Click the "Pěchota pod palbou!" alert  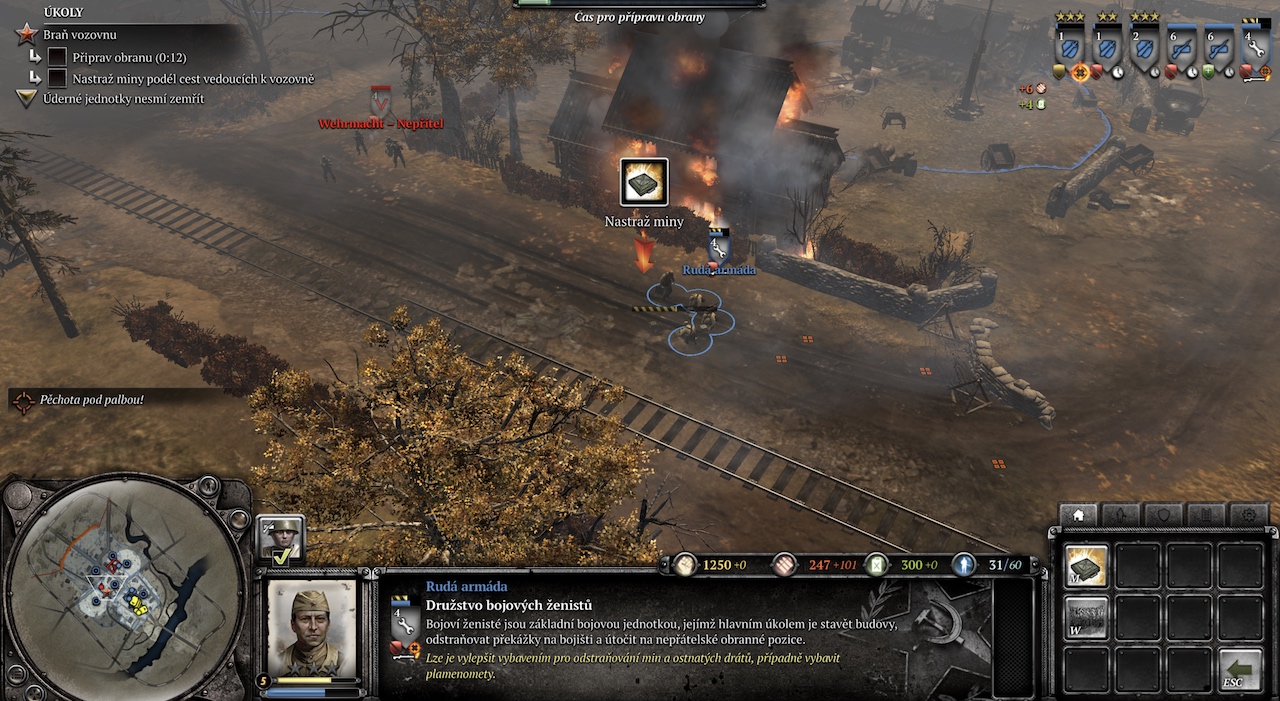click(92, 400)
